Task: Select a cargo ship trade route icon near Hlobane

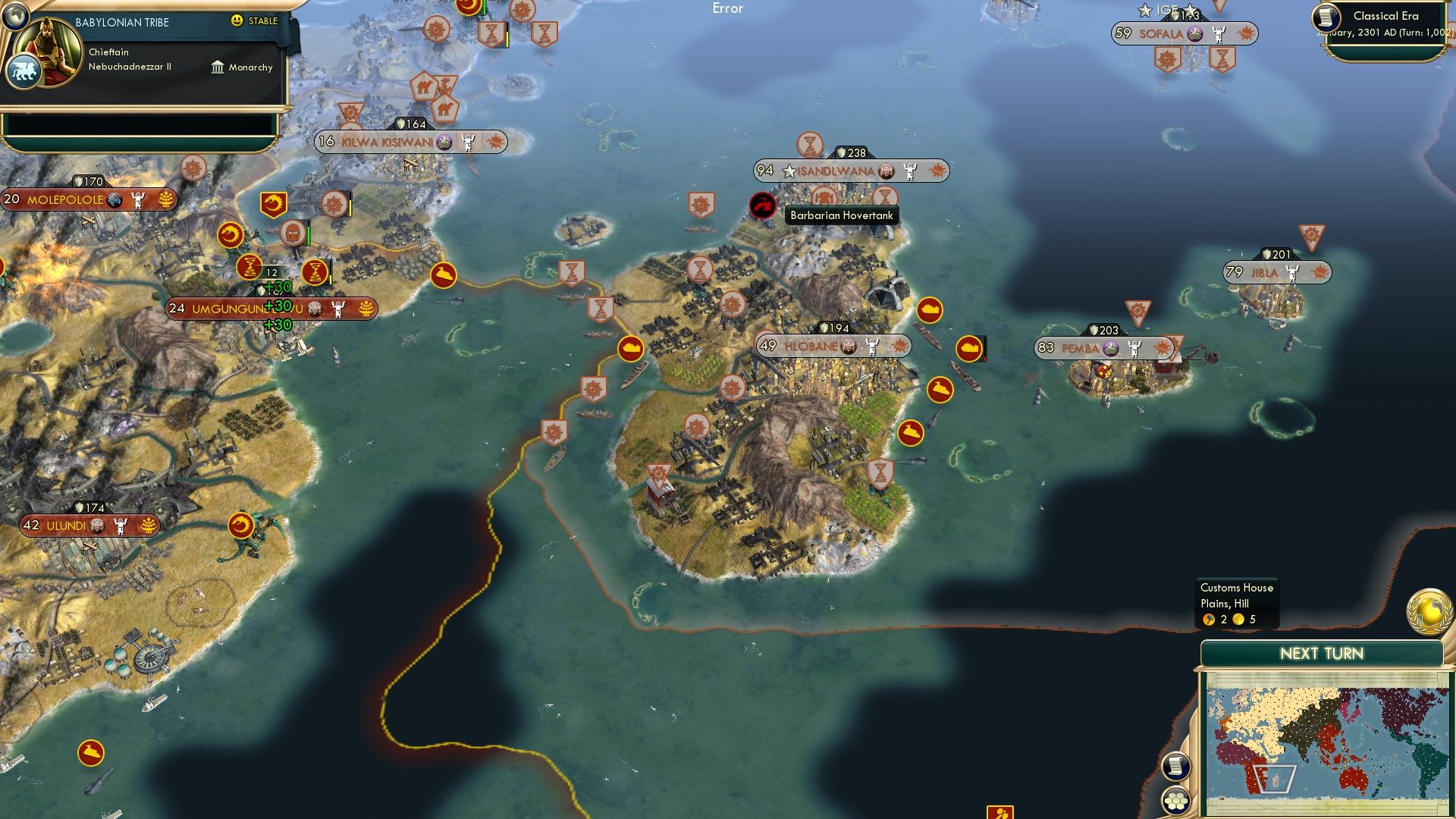Action: click(x=929, y=310)
